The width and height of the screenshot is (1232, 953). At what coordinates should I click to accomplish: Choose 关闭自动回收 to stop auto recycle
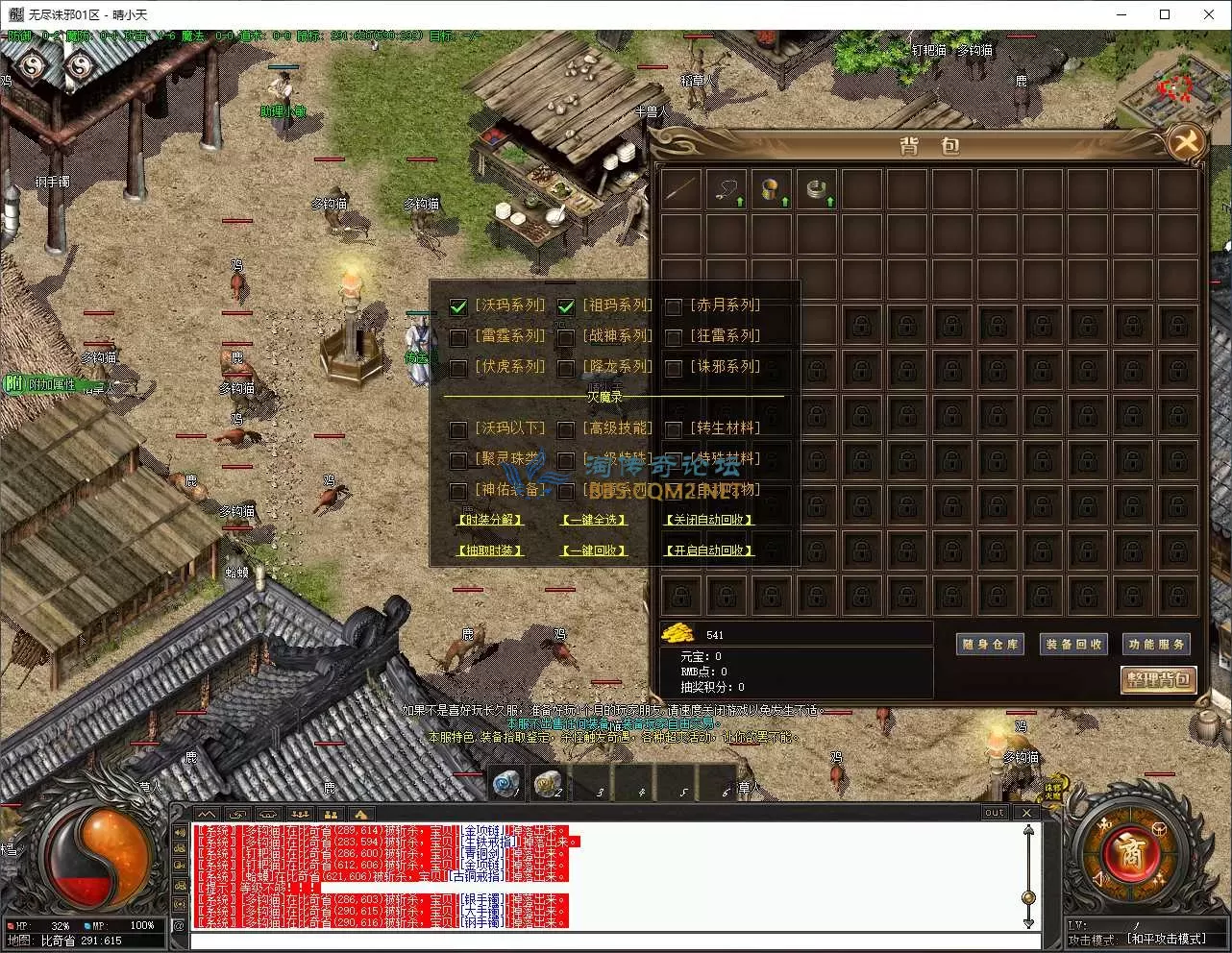(709, 520)
